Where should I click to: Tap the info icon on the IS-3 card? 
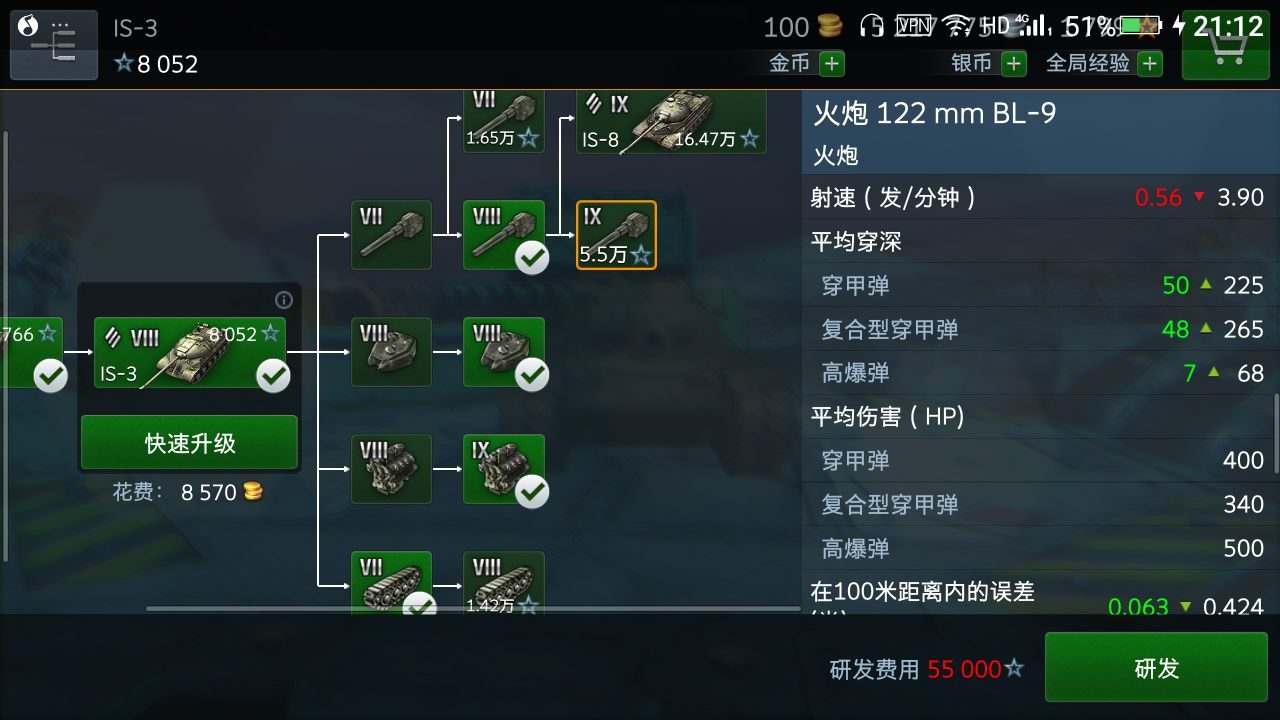pos(283,300)
